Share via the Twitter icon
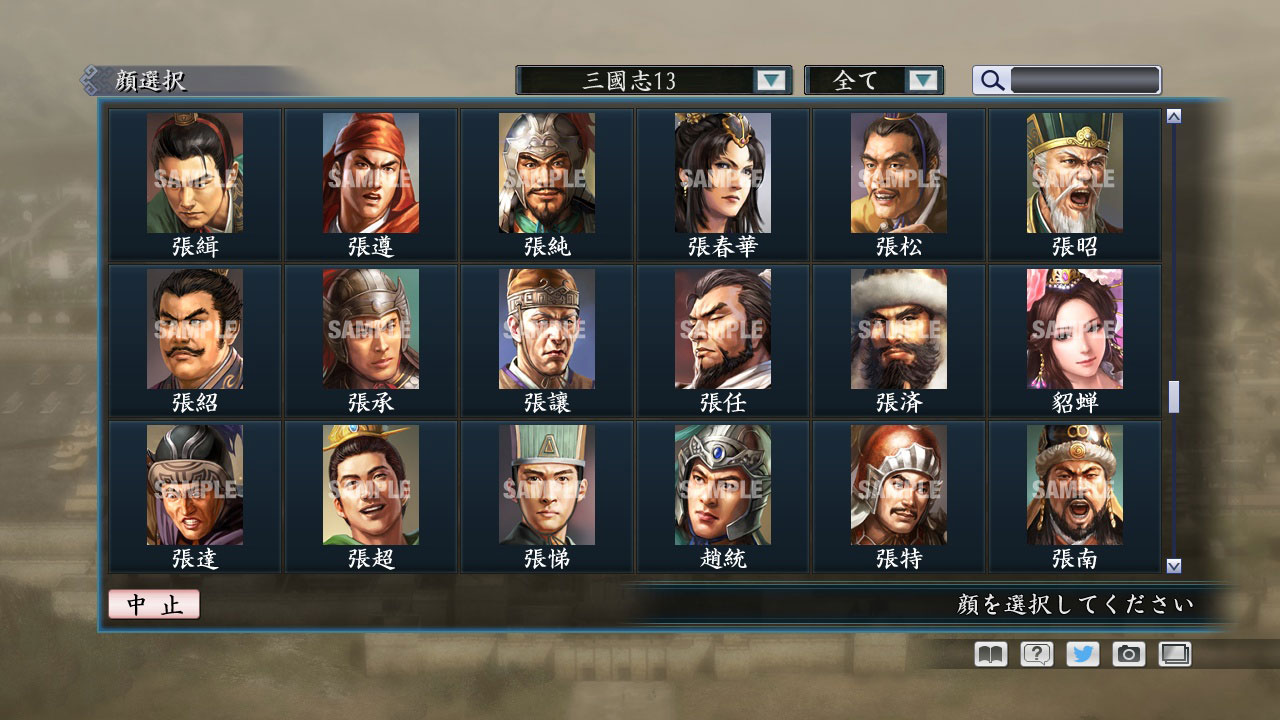The height and width of the screenshot is (720, 1280). (1081, 654)
